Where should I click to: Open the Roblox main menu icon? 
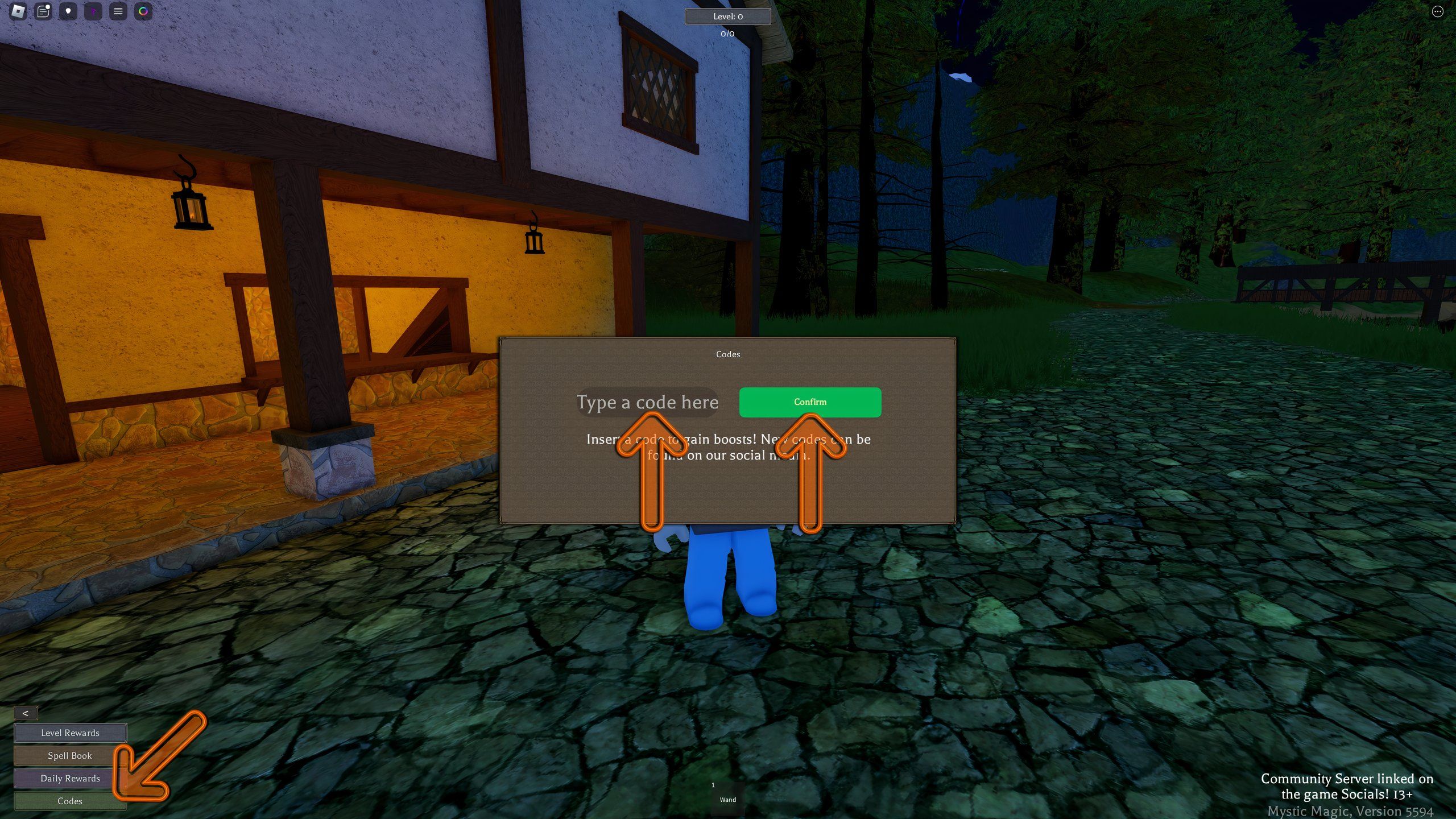(x=19, y=11)
